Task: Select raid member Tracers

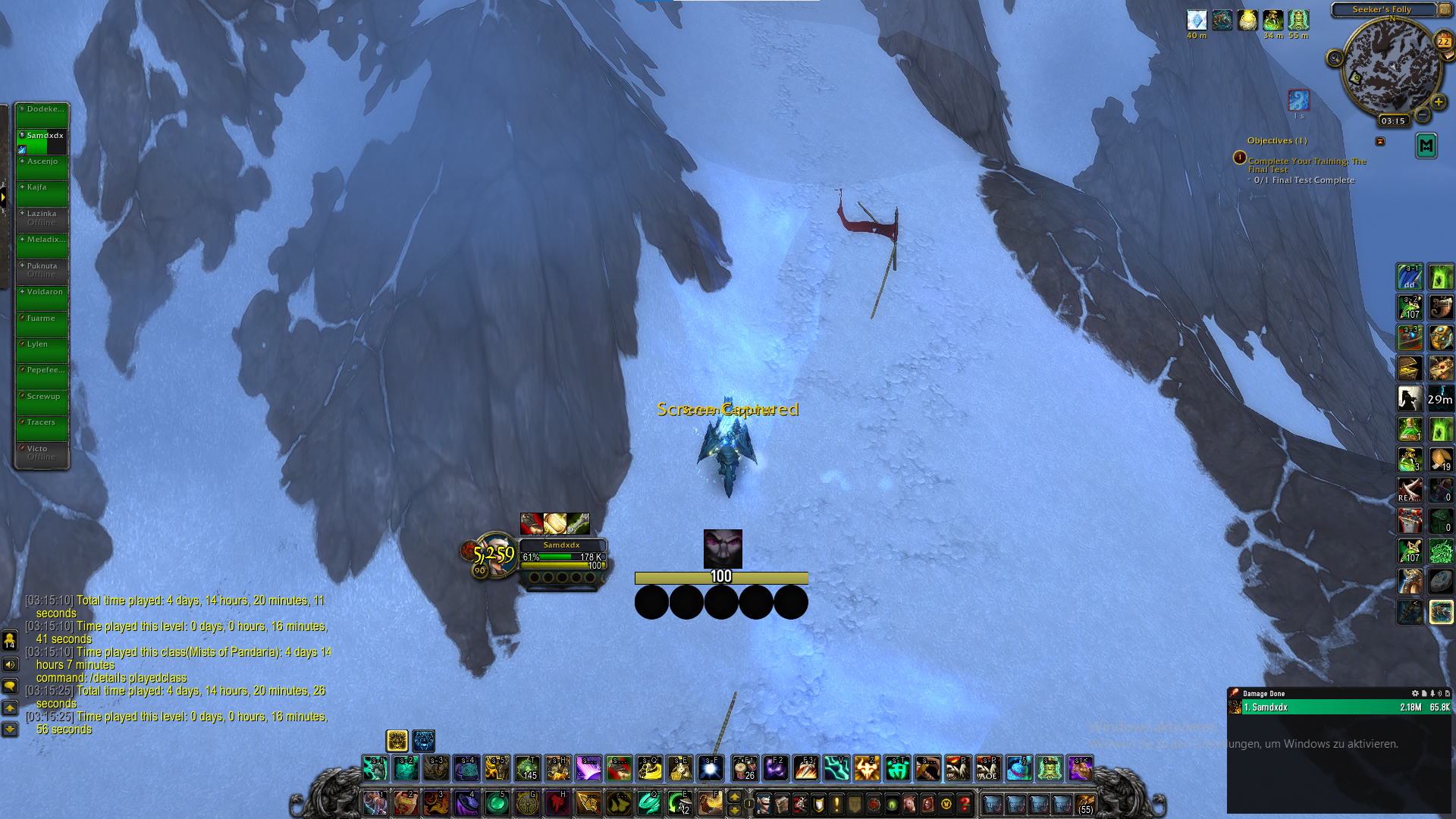Action: click(42, 428)
